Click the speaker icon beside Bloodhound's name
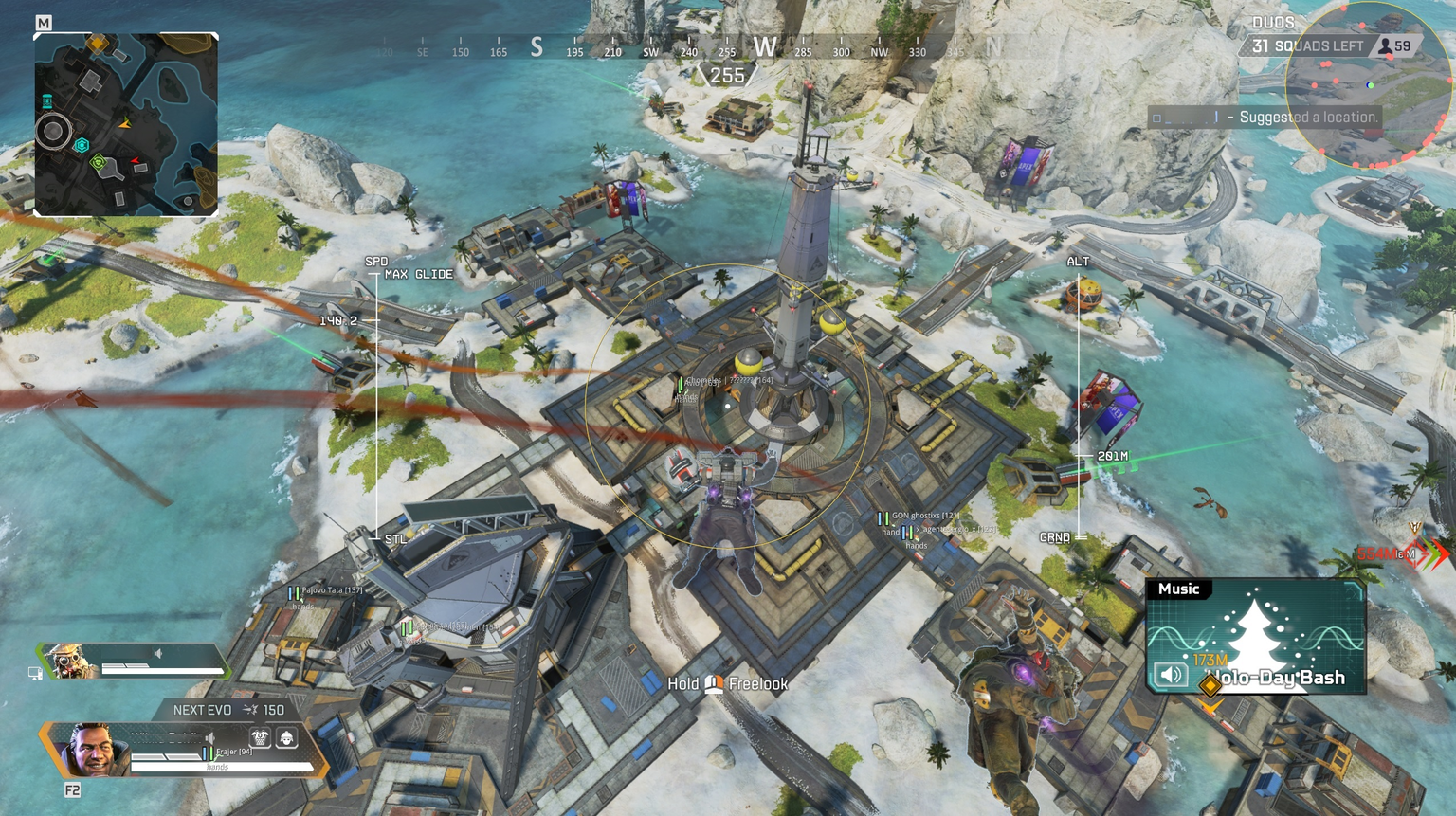The width and height of the screenshot is (1456, 816). point(158,653)
